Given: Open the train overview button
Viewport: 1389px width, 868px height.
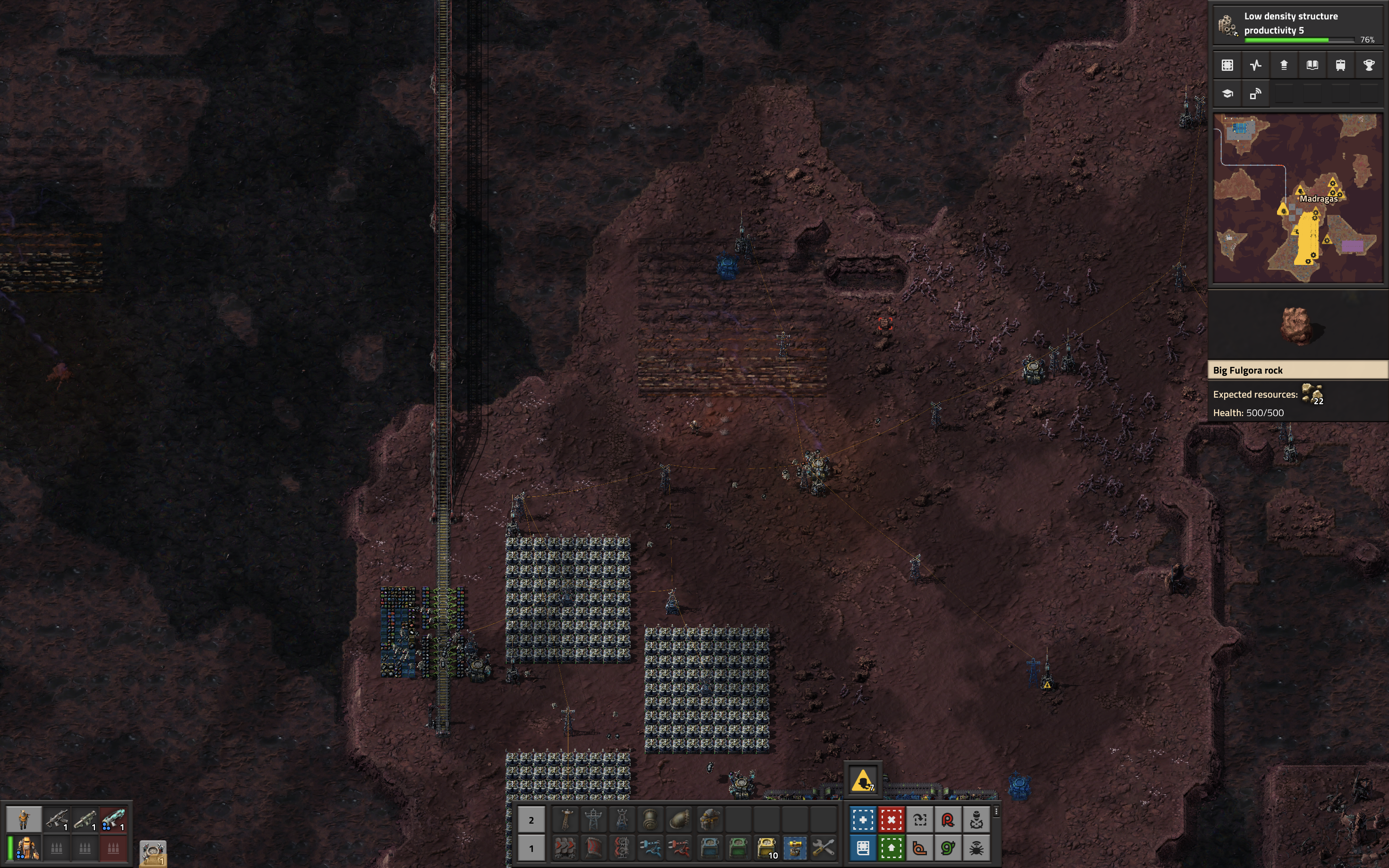Looking at the screenshot, I should tap(1340, 66).
